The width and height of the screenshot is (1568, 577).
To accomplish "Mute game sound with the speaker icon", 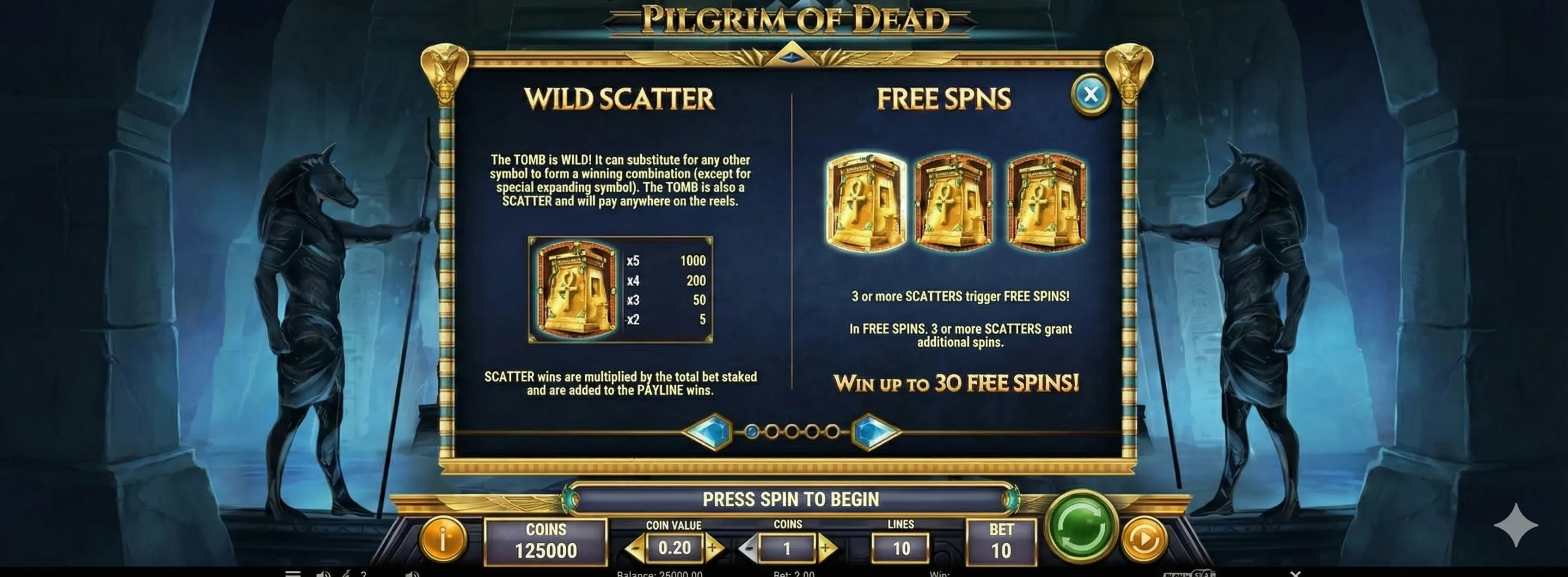I will point(323,575).
